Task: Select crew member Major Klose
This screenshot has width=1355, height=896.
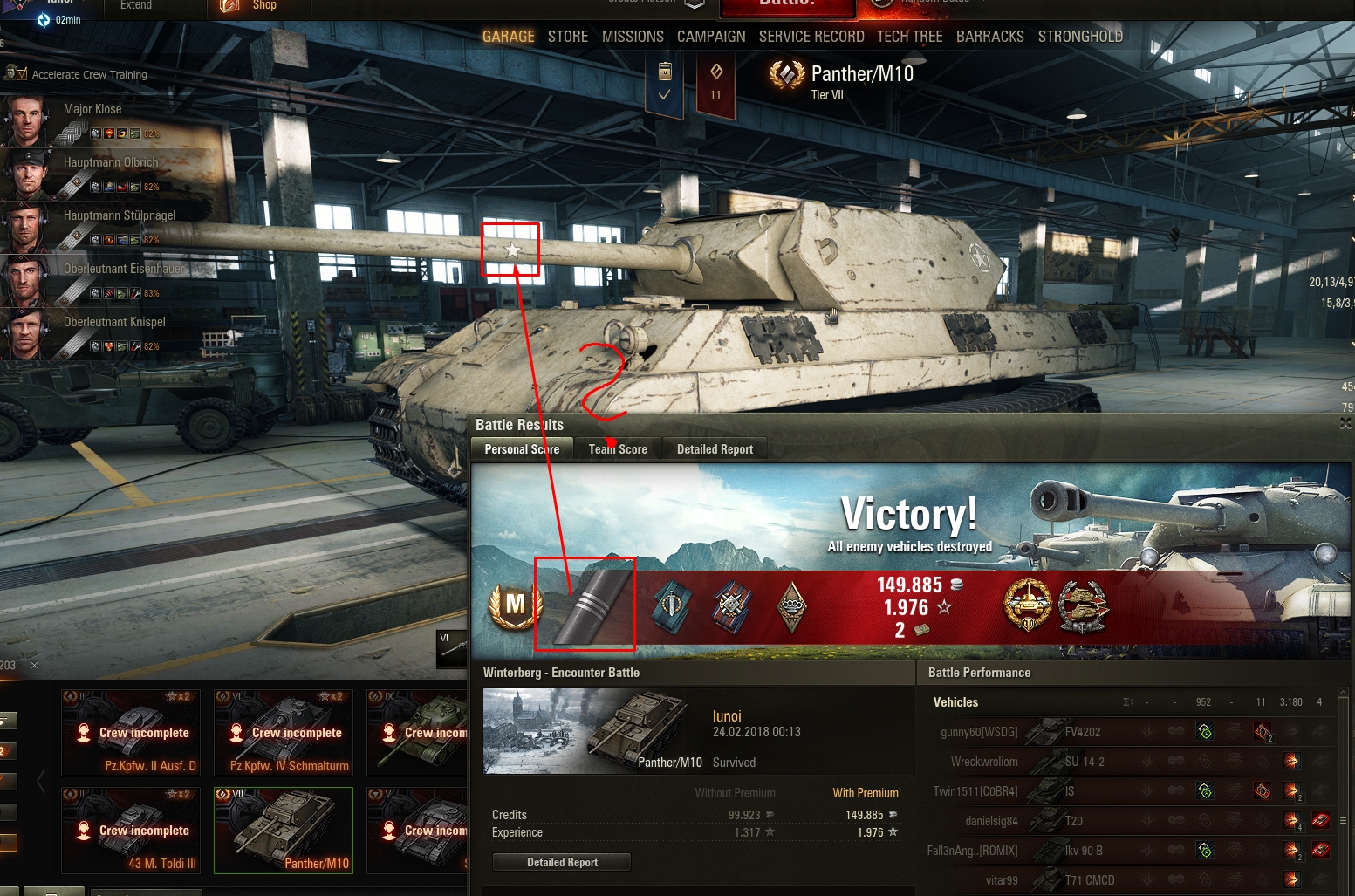Action: [x=92, y=109]
